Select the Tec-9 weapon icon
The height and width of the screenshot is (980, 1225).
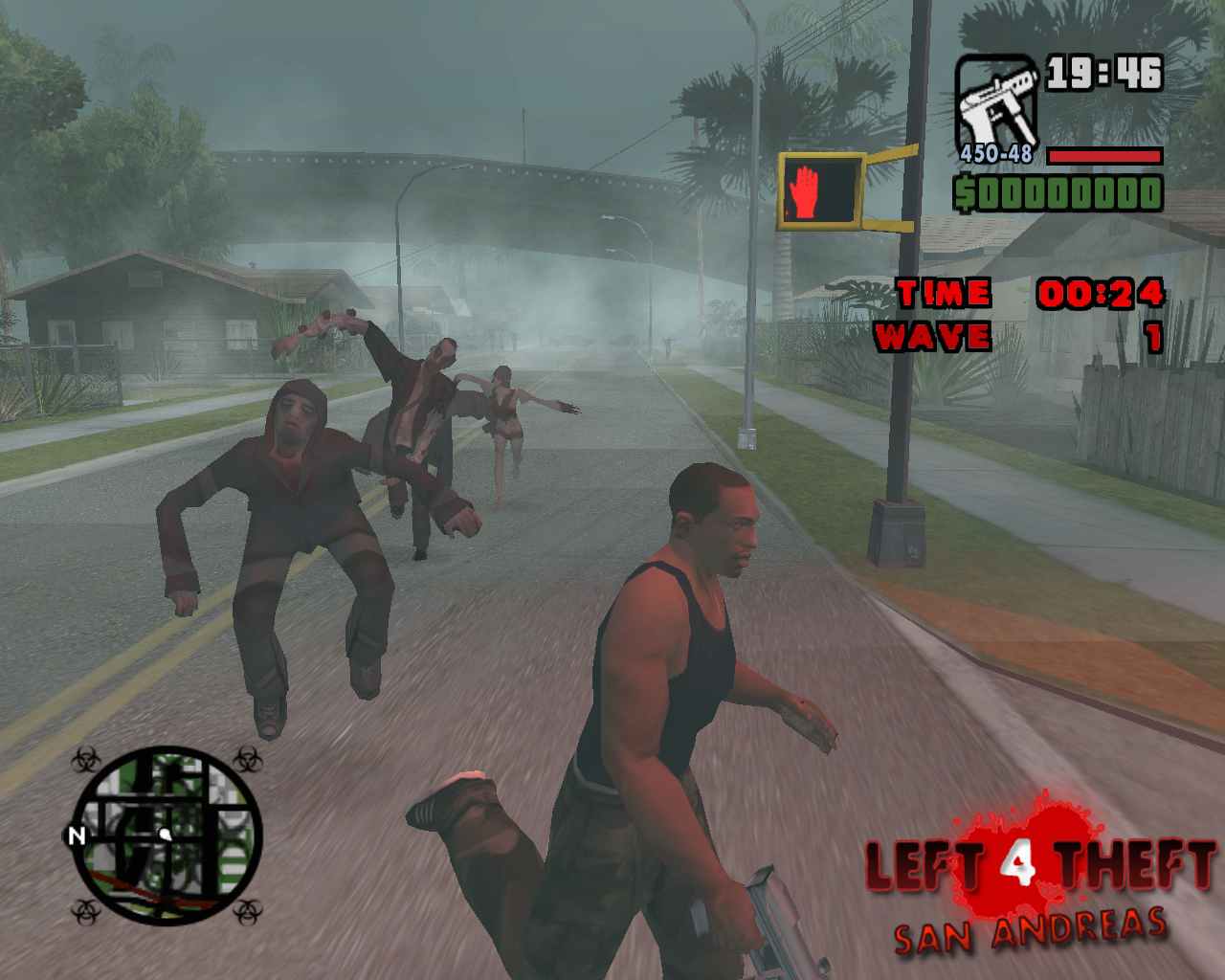click(x=995, y=103)
